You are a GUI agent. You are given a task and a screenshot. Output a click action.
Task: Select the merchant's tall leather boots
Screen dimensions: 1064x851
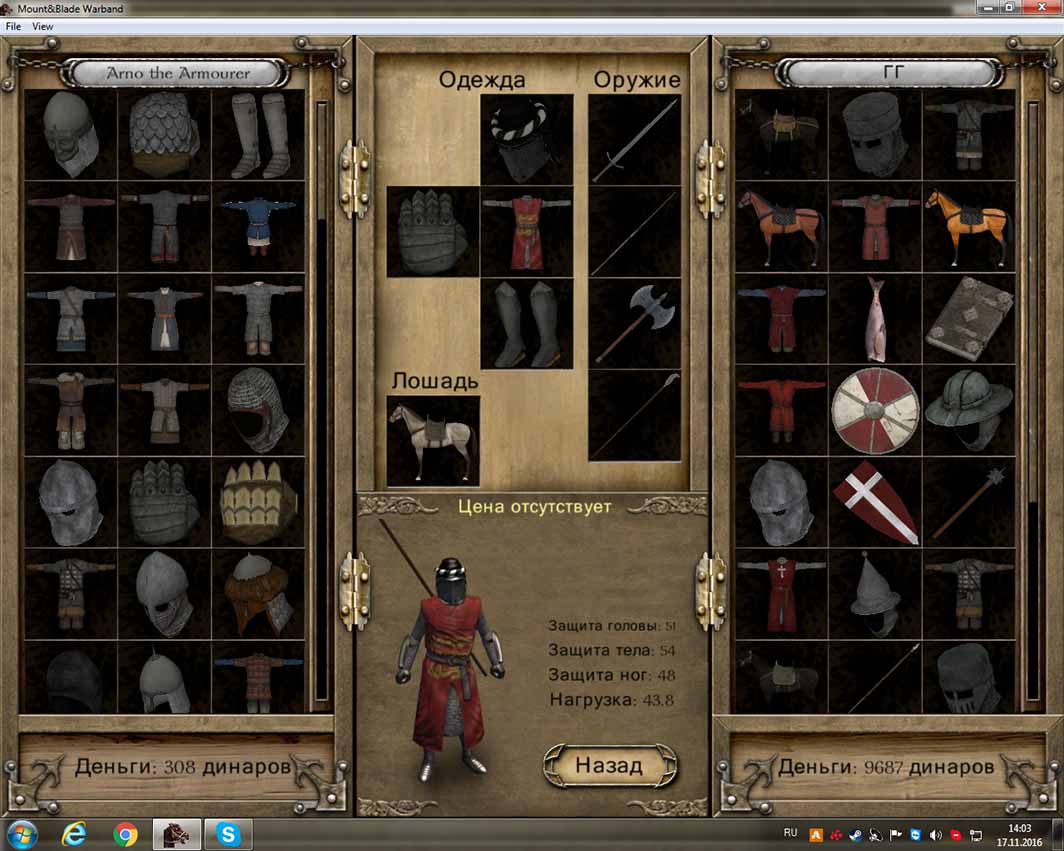click(x=257, y=135)
